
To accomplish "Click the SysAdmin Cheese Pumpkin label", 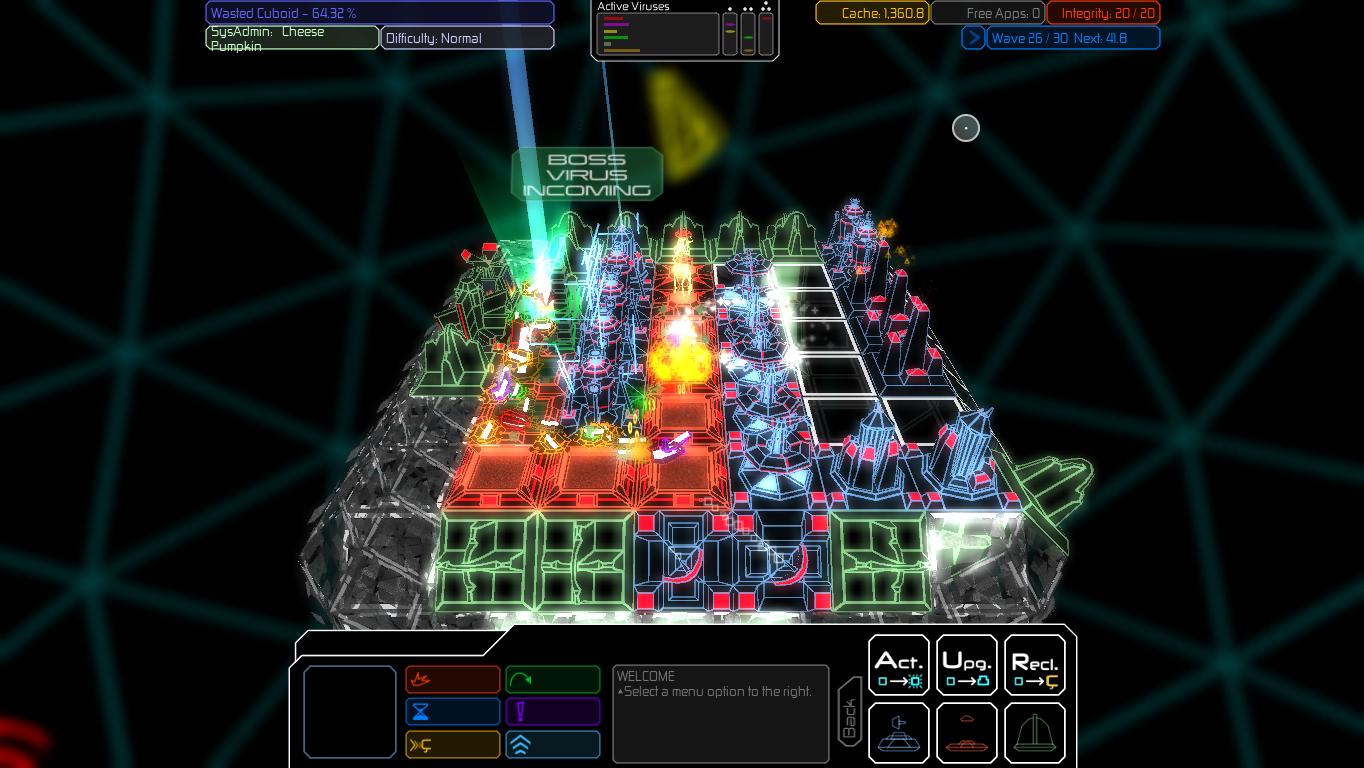I will (291, 38).
